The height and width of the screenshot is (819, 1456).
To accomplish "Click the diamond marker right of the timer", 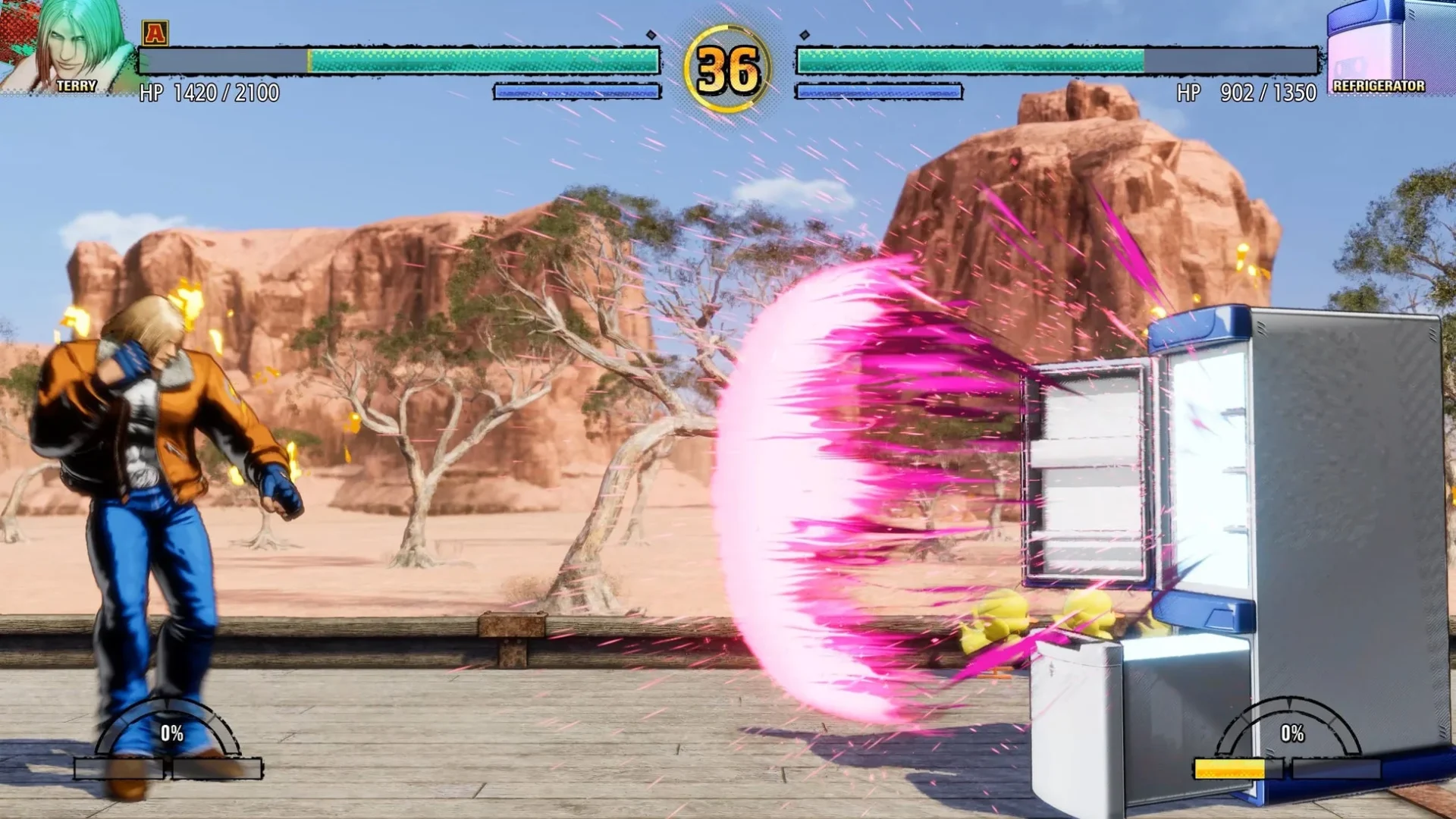I will [804, 34].
